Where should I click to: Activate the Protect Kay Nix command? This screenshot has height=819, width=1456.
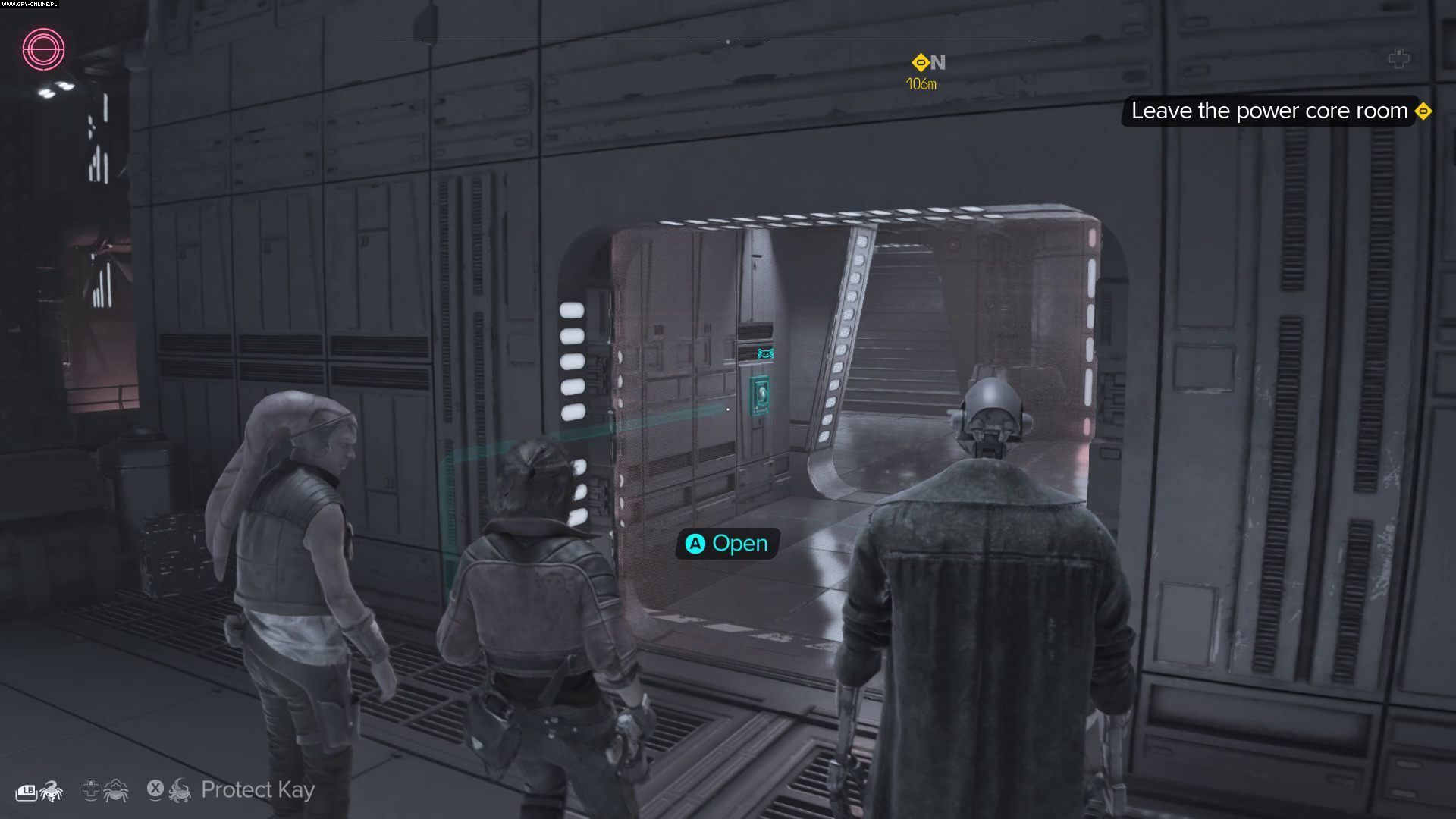pos(256,790)
